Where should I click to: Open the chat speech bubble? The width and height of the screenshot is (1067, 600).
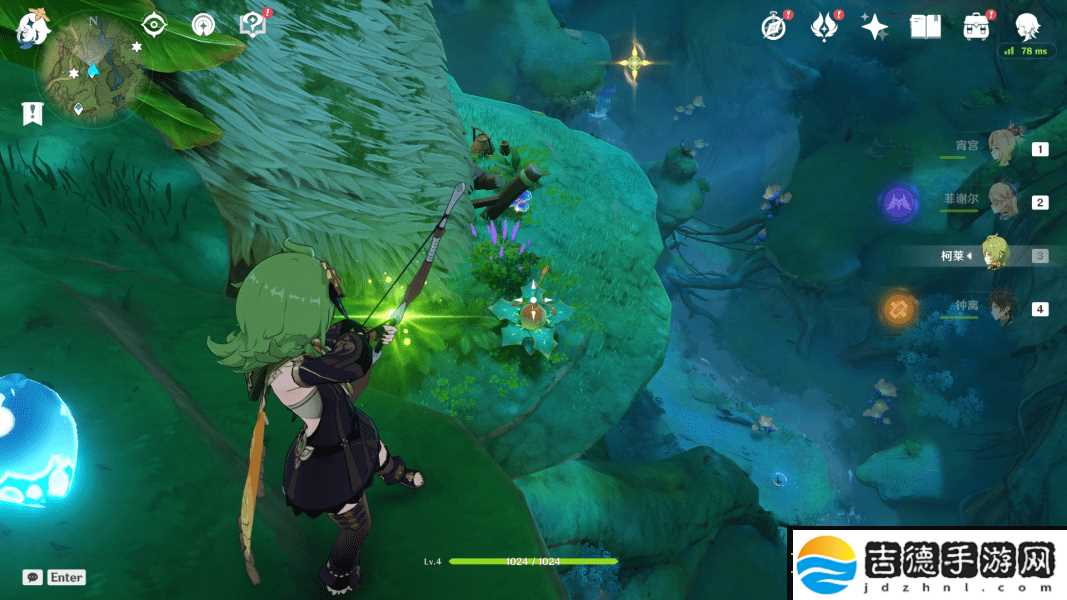click(33, 577)
